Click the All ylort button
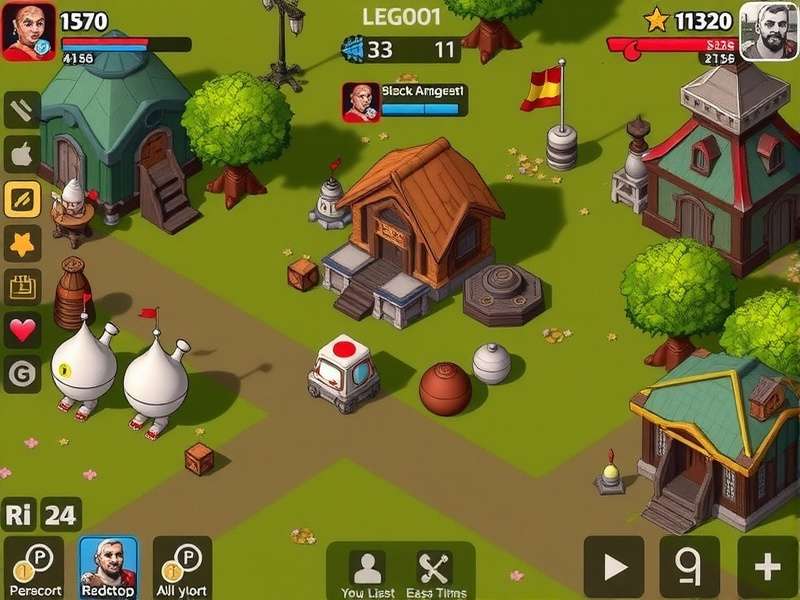This screenshot has height=600, width=800. coord(182,567)
